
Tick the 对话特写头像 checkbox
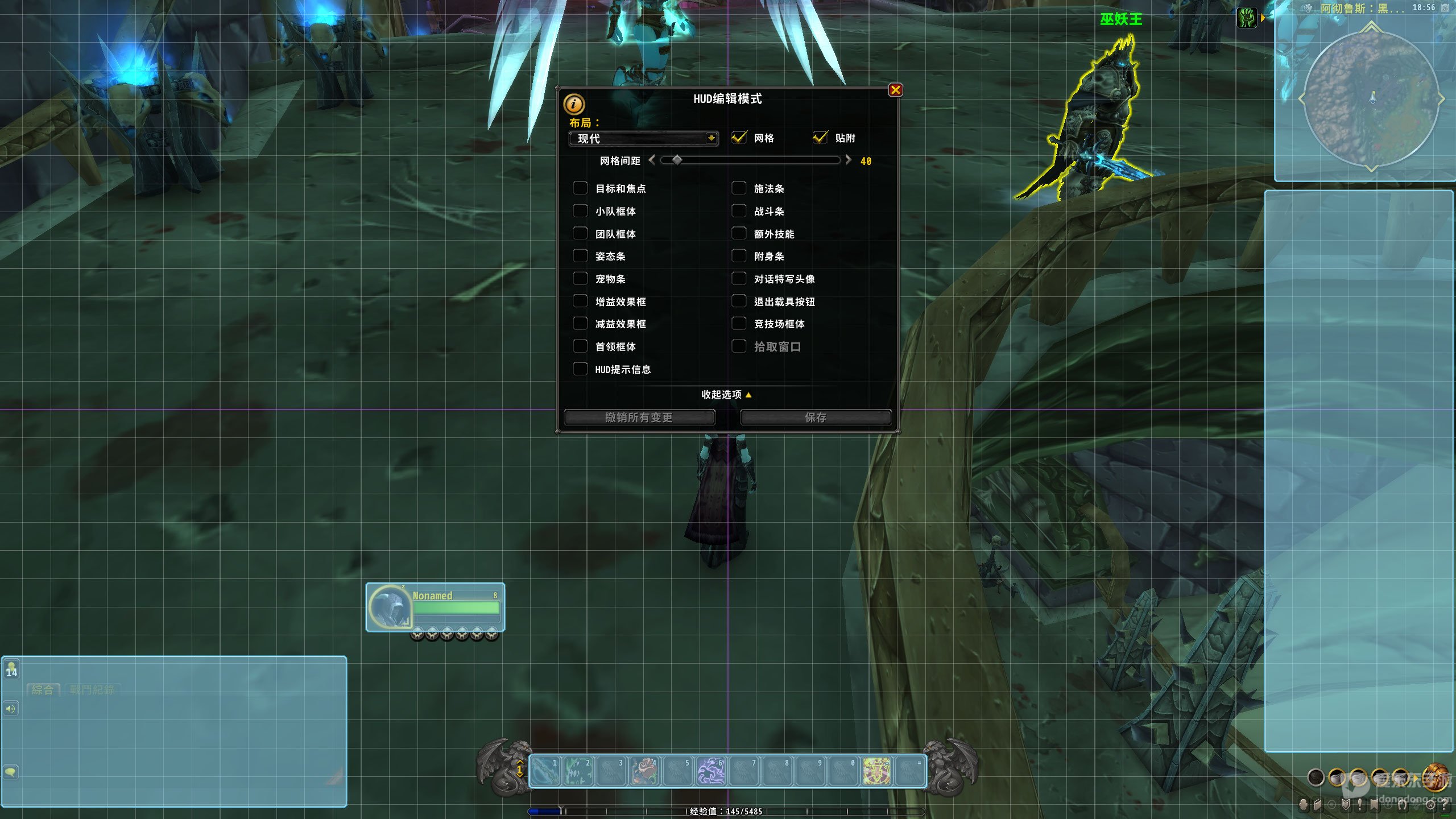pos(739,279)
